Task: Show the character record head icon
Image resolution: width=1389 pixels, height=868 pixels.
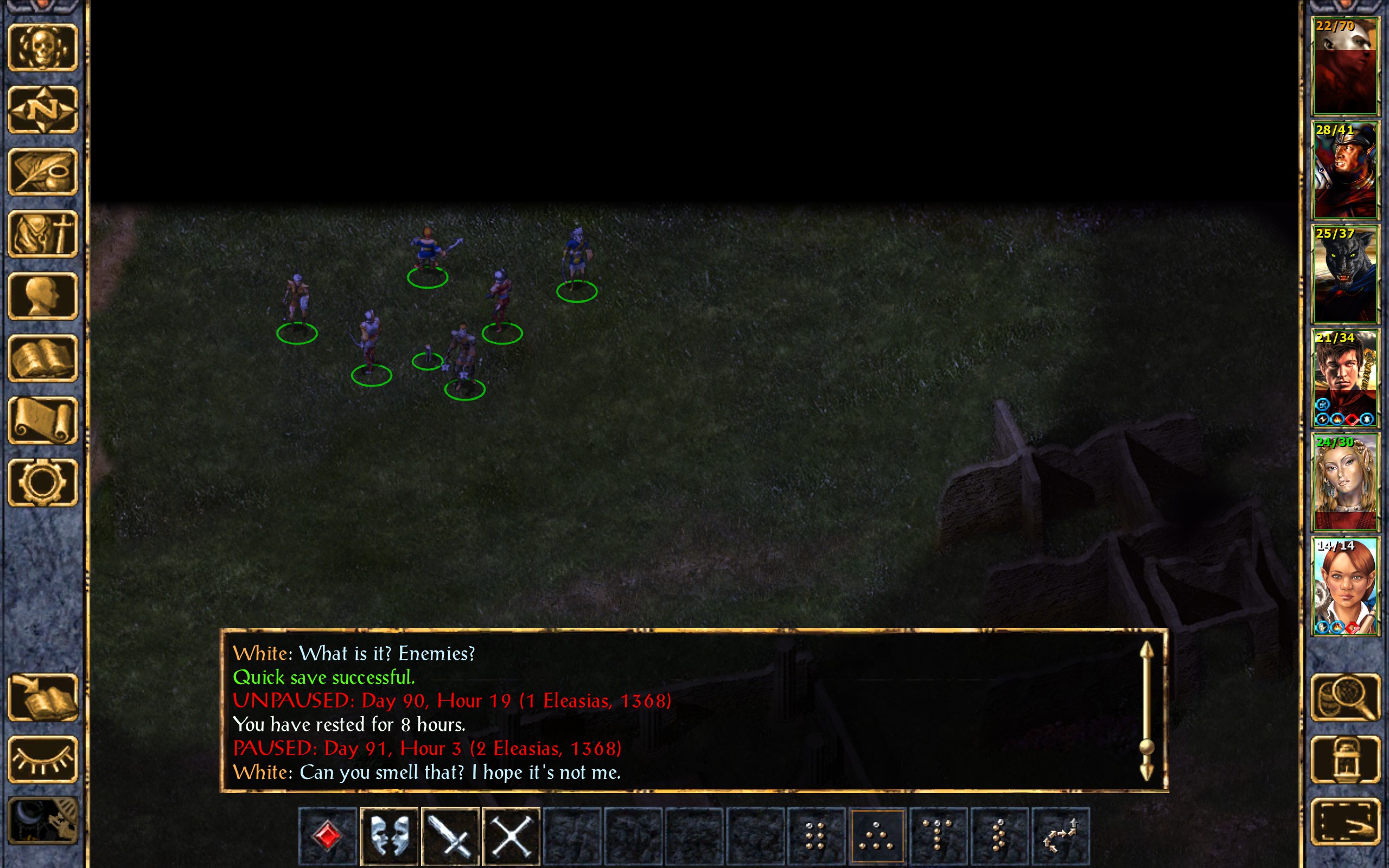Action: 42,296
